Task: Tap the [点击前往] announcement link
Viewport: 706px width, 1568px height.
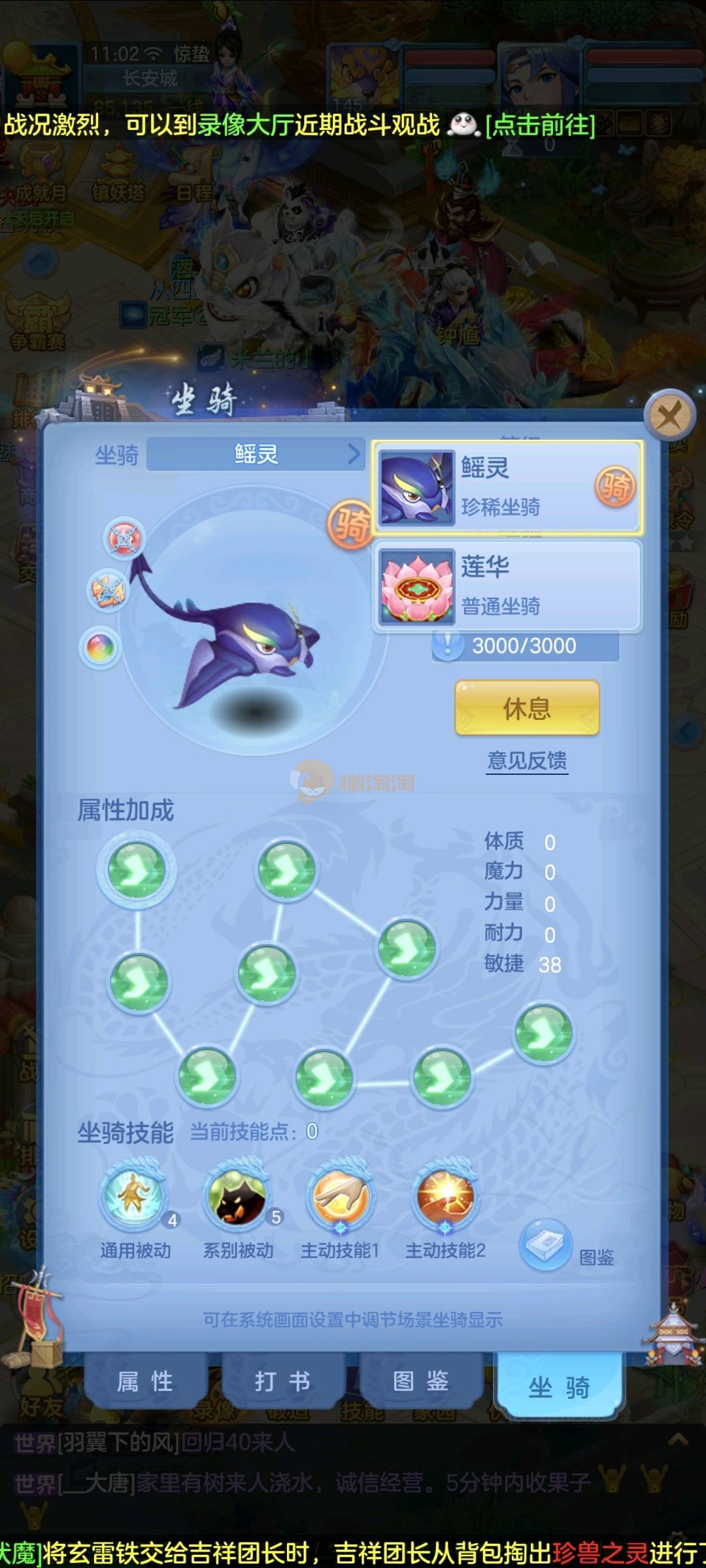Action: click(x=540, y=124)
